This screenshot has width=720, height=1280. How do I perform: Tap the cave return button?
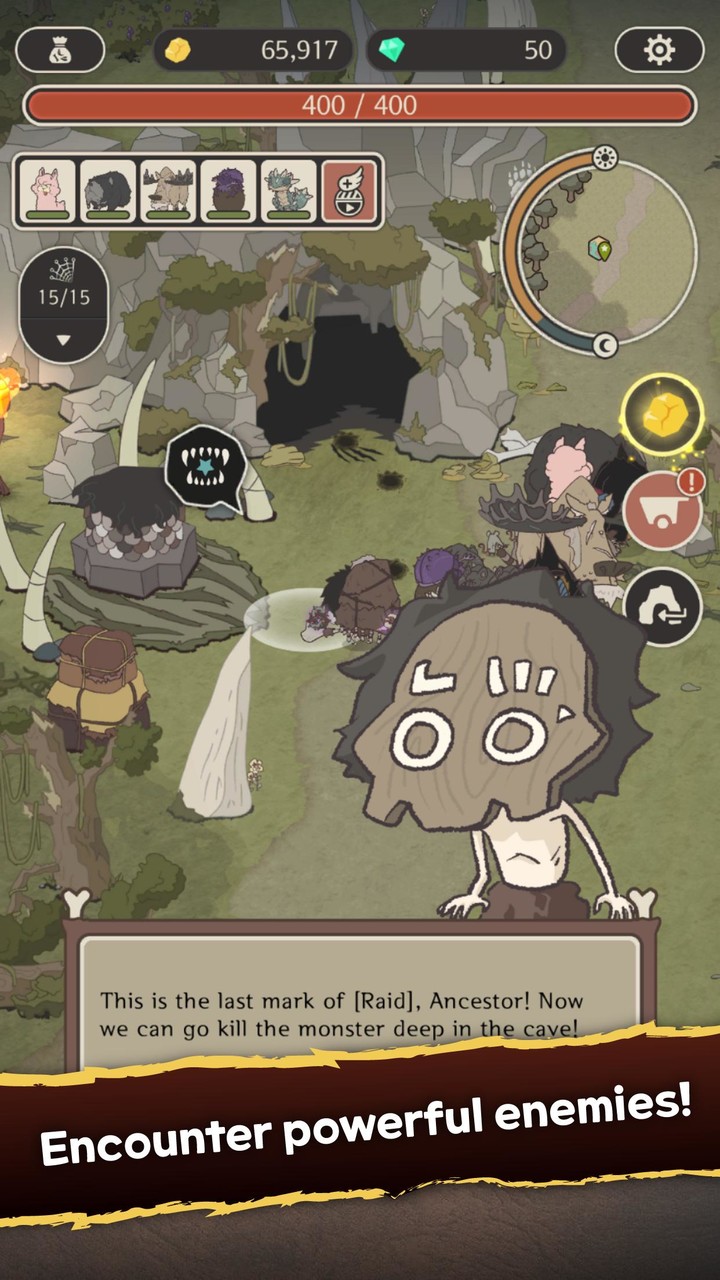click(662, 605)
